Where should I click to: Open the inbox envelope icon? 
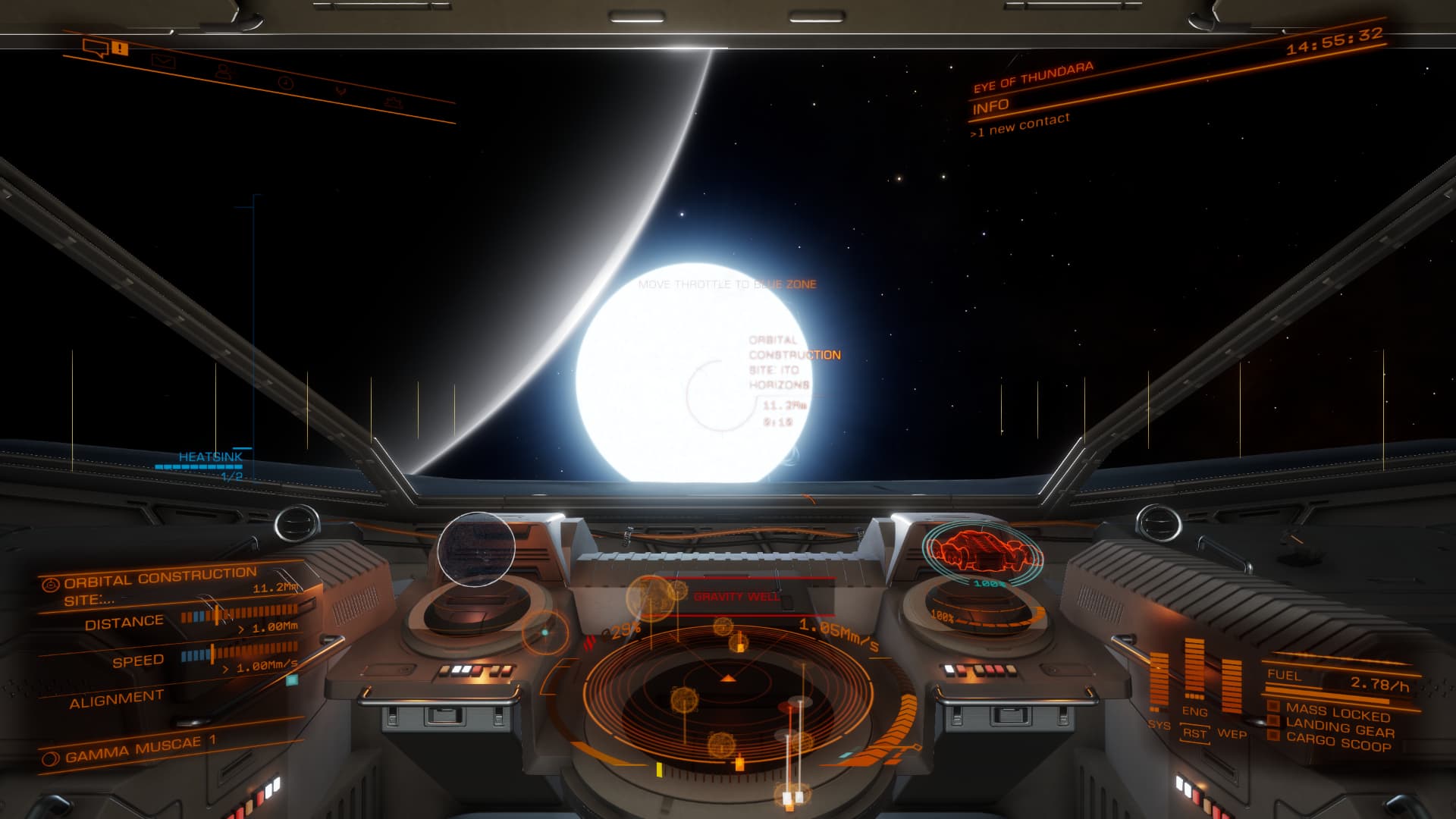(163, 61)
